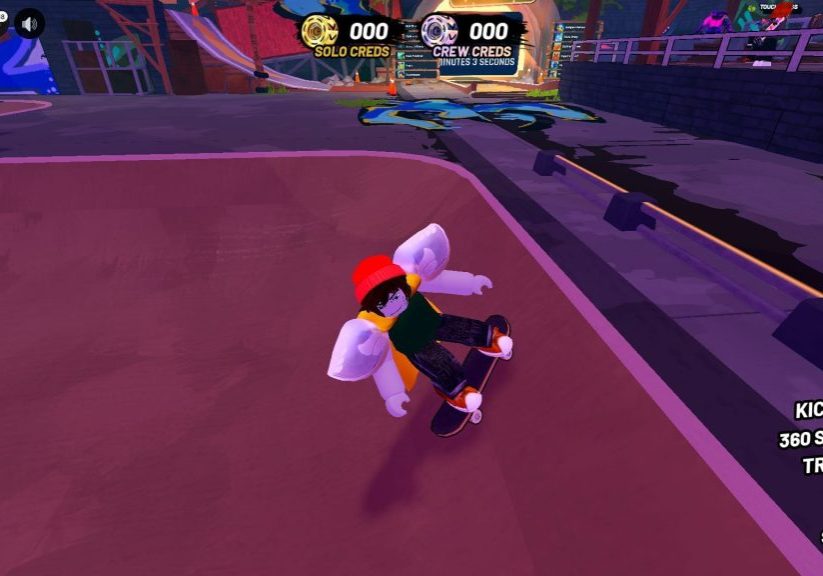Toggle the speaker sound icon
Image resolution: width=823 pixels, height=576 pixels.
30,23
